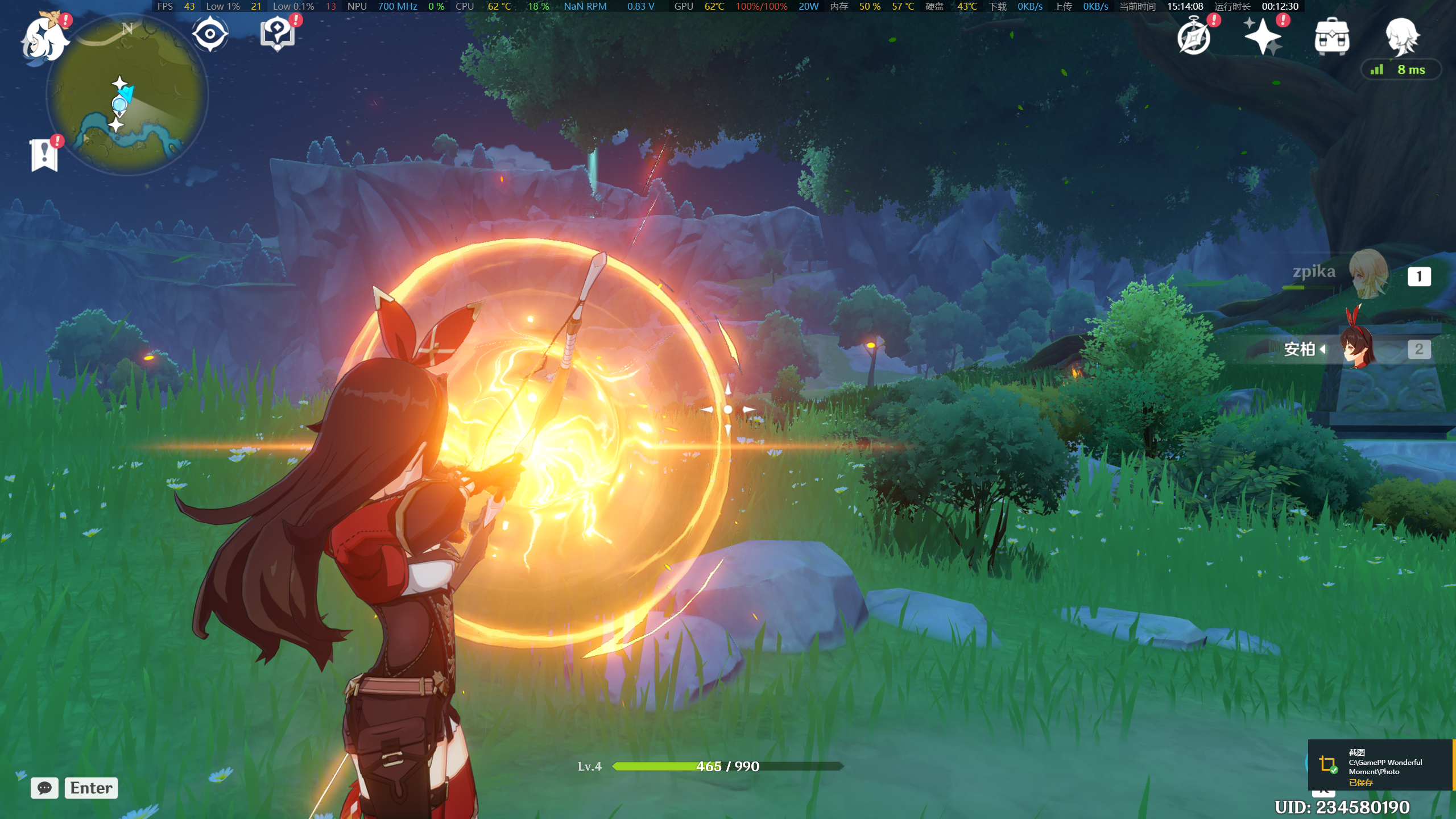Screen dimensions: 1456x819
Task: Open the inventory backpack
Action: pos(1331,37)
